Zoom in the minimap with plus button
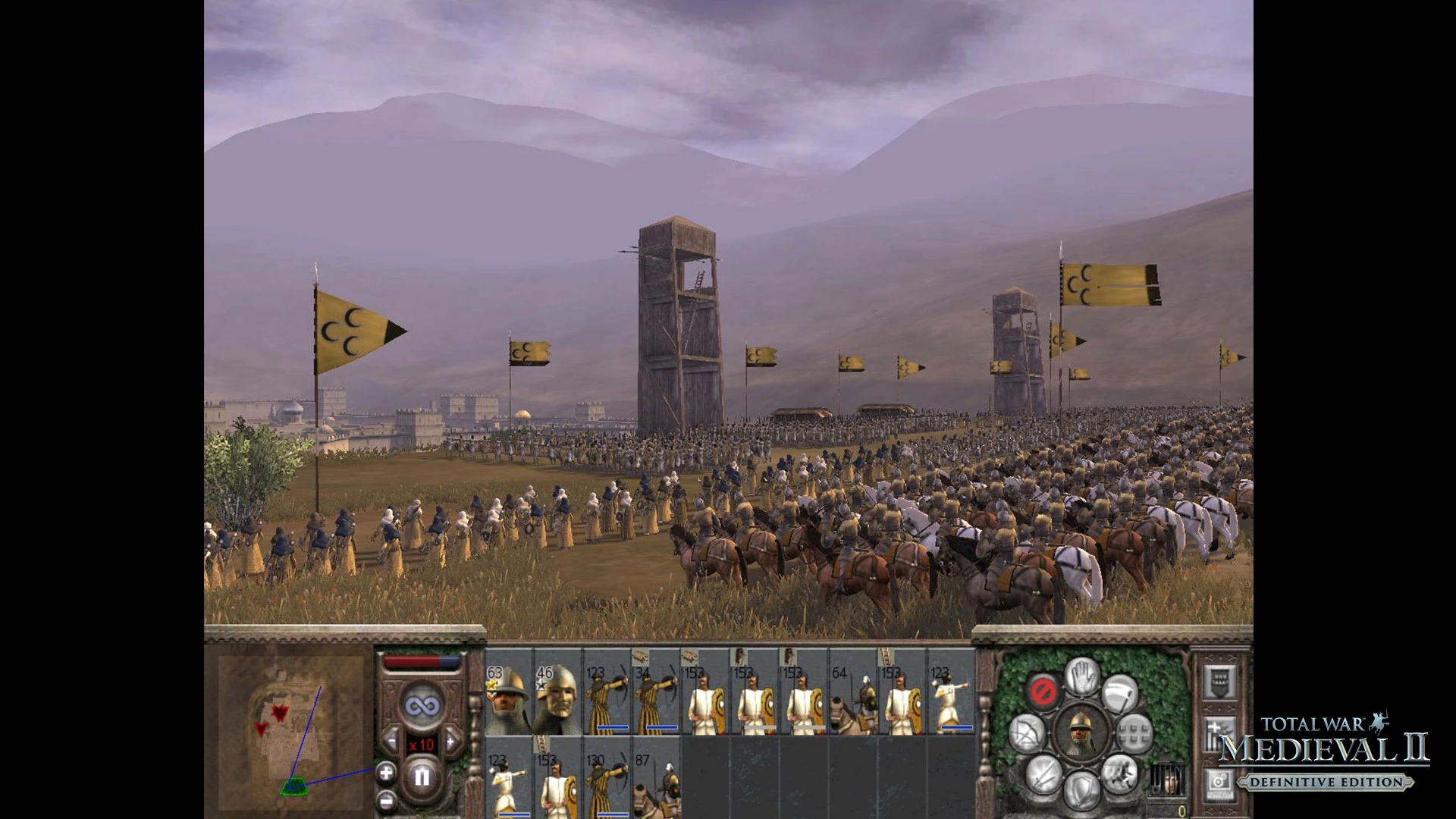The image size is (1456, 819). click(x=386, y=773)
